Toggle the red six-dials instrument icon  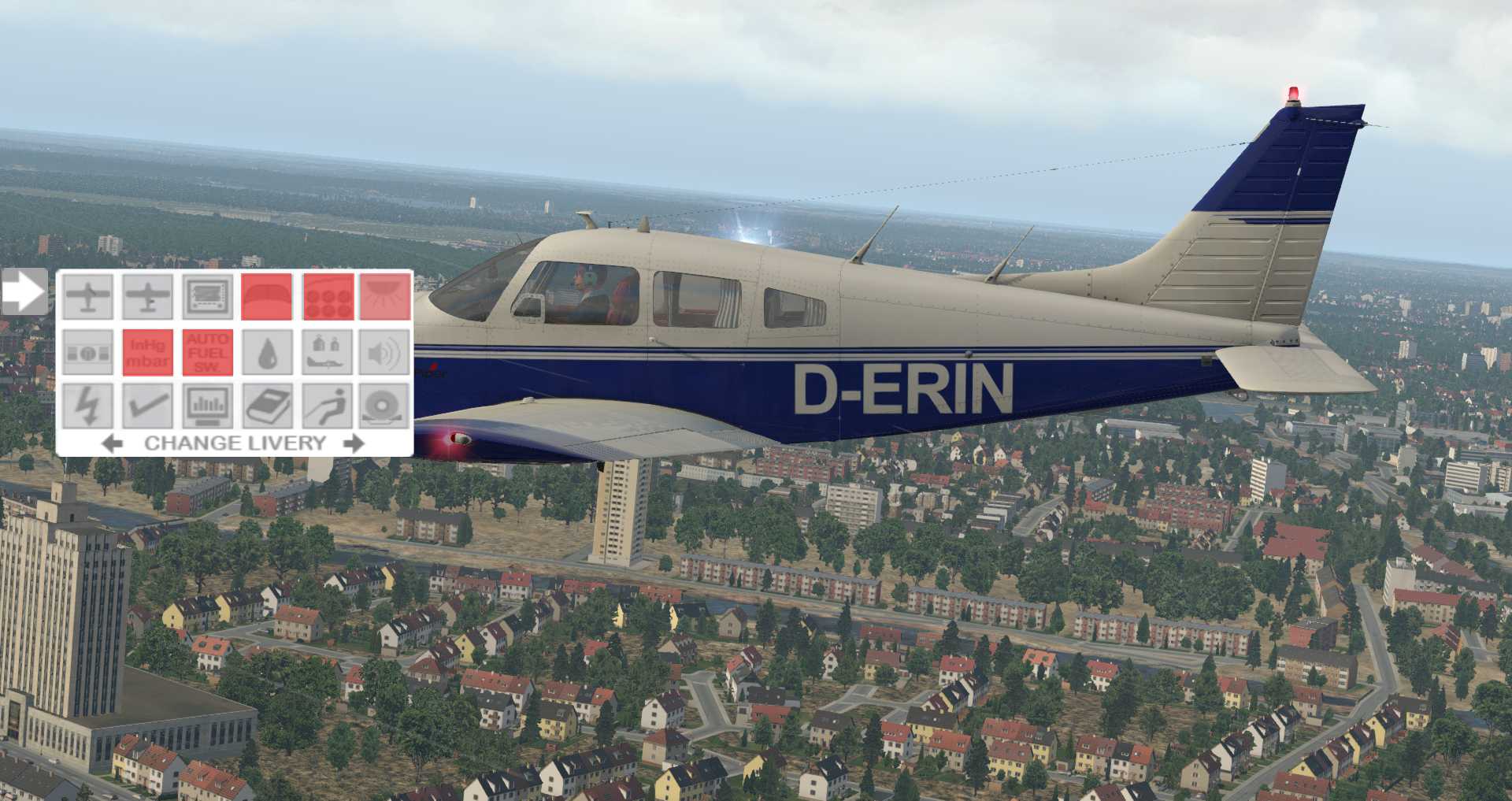coord(328,297)
